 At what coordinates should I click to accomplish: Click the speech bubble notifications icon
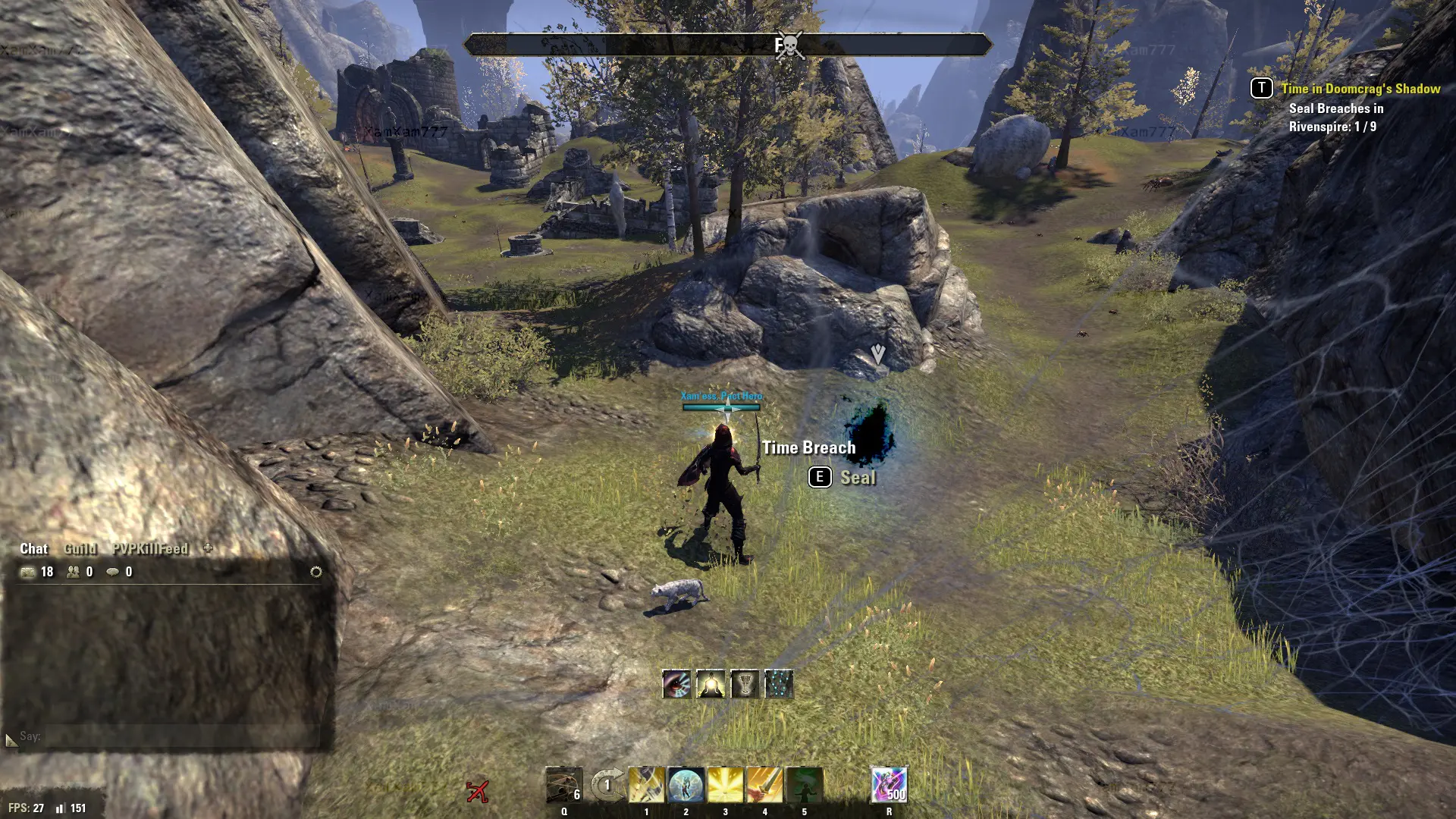click(113, 572)
